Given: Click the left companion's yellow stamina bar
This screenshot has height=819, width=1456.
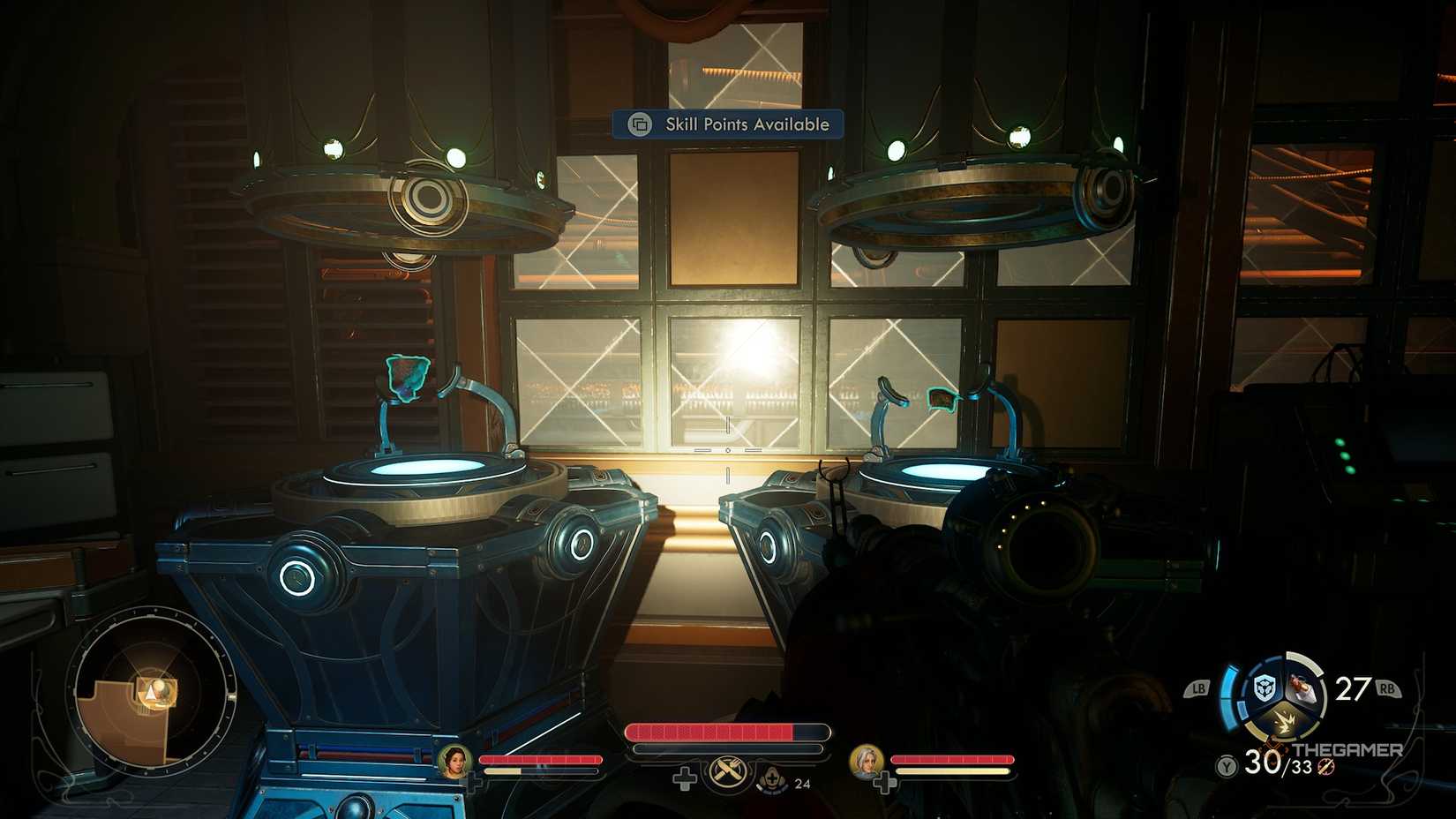Looking at the screenshot, I should point(502,771).
